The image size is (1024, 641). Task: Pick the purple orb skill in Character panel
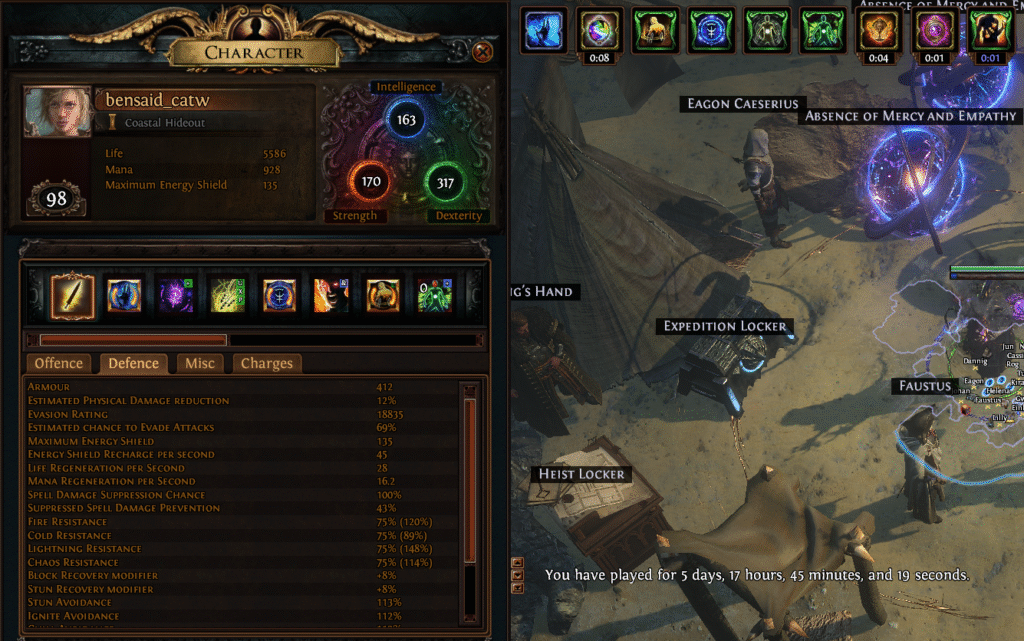click(176, 295)
